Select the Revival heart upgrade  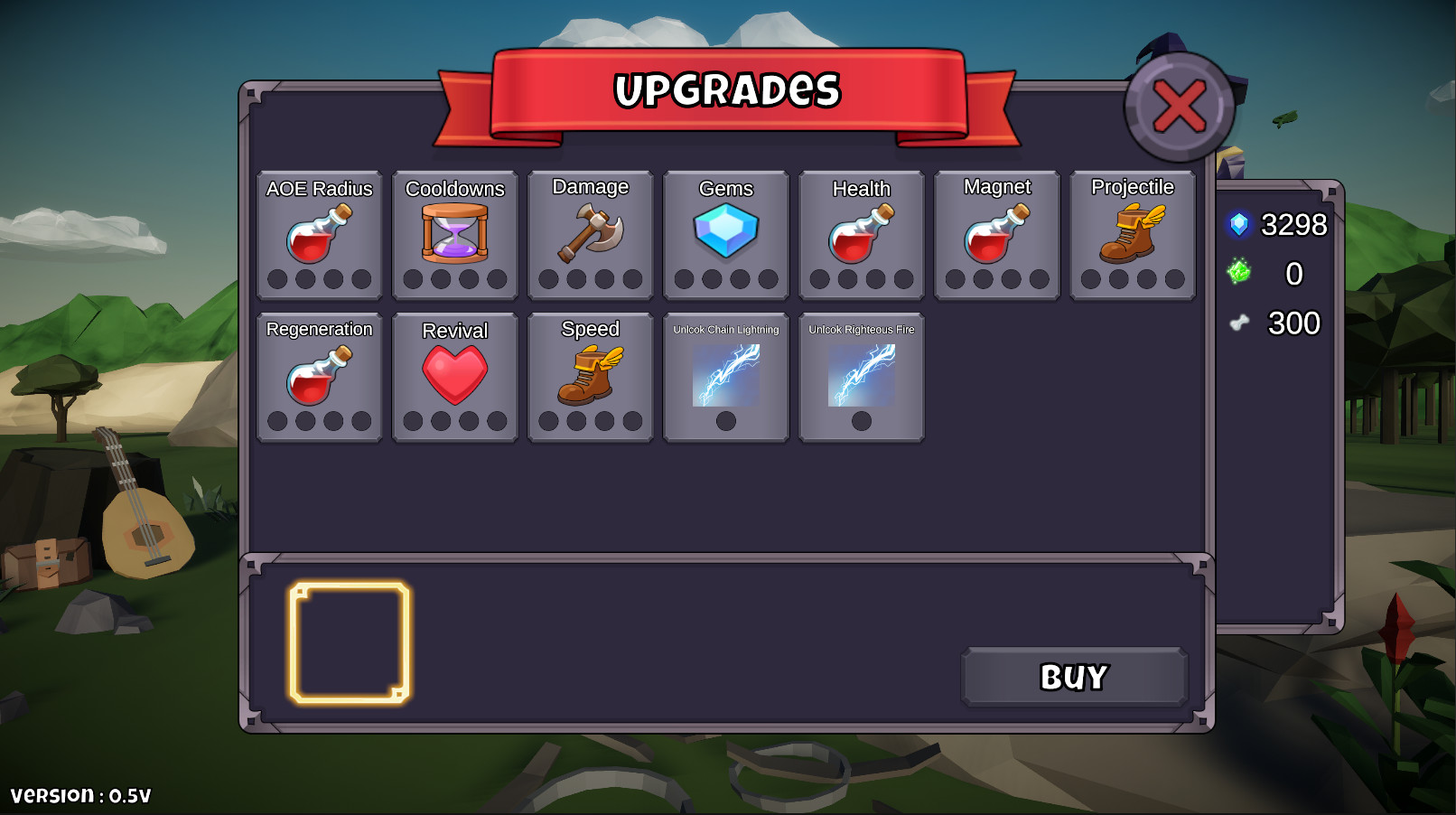(455, 375)
